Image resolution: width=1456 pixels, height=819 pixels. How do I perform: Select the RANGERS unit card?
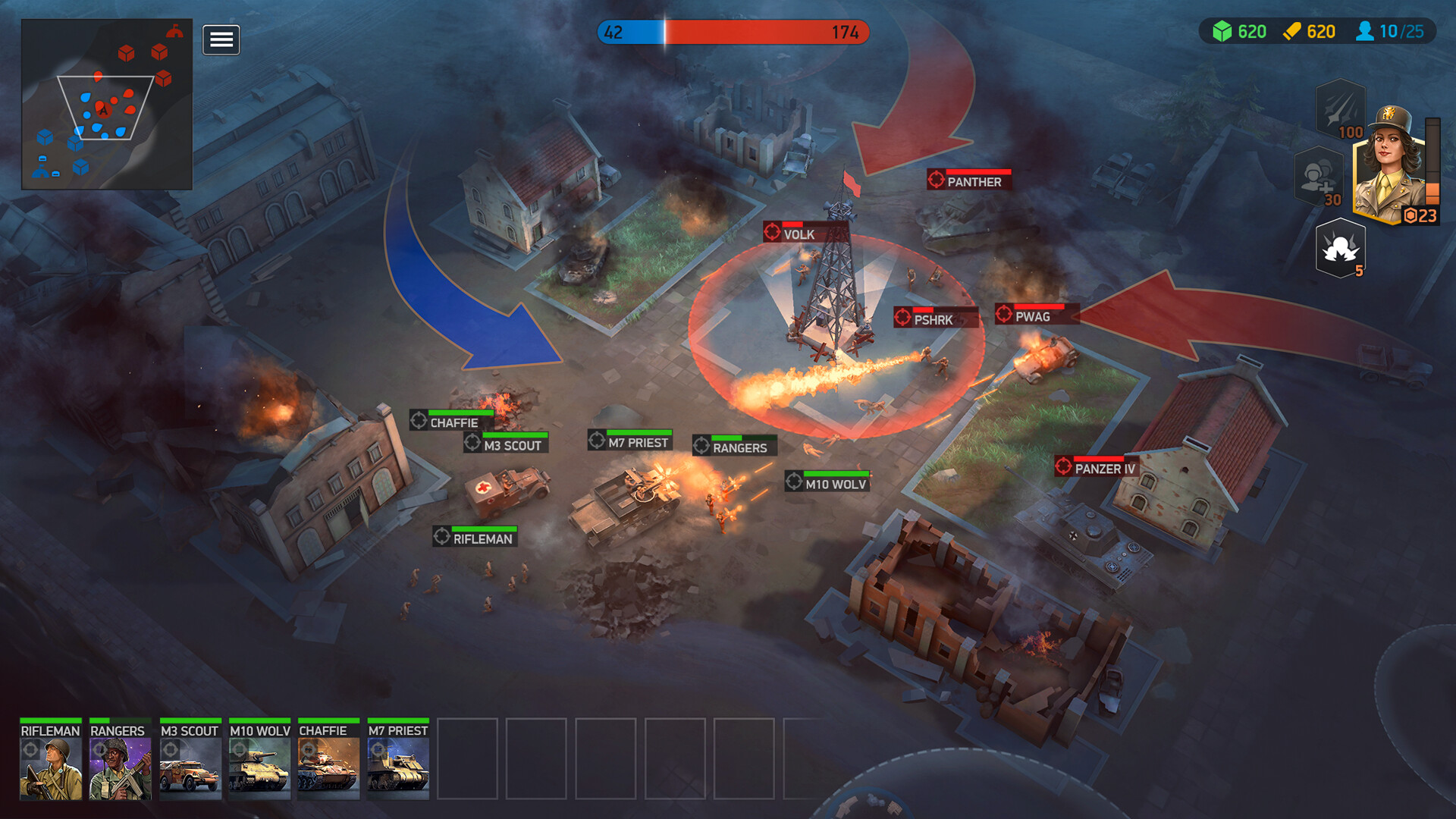pos(119,758)
